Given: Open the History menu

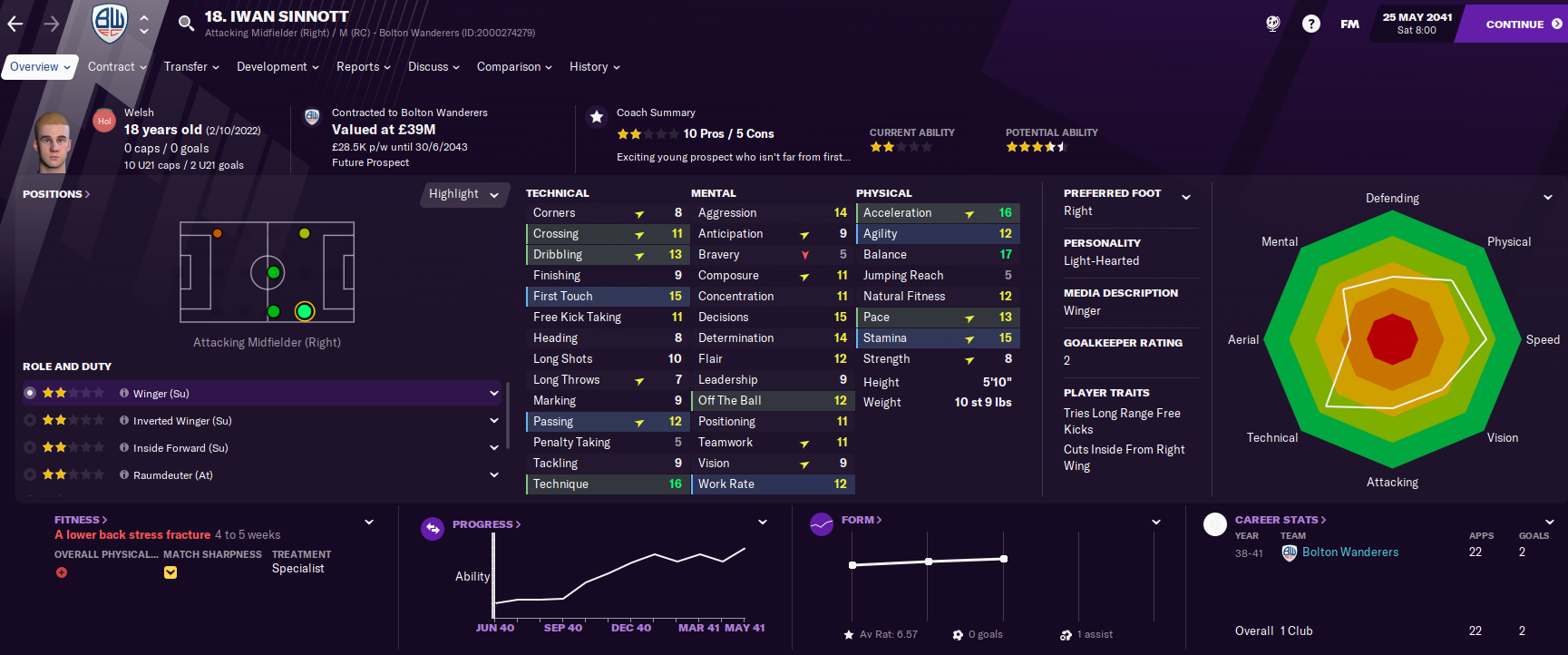Looking at the screenshot, I should click(x=594, y=67).
